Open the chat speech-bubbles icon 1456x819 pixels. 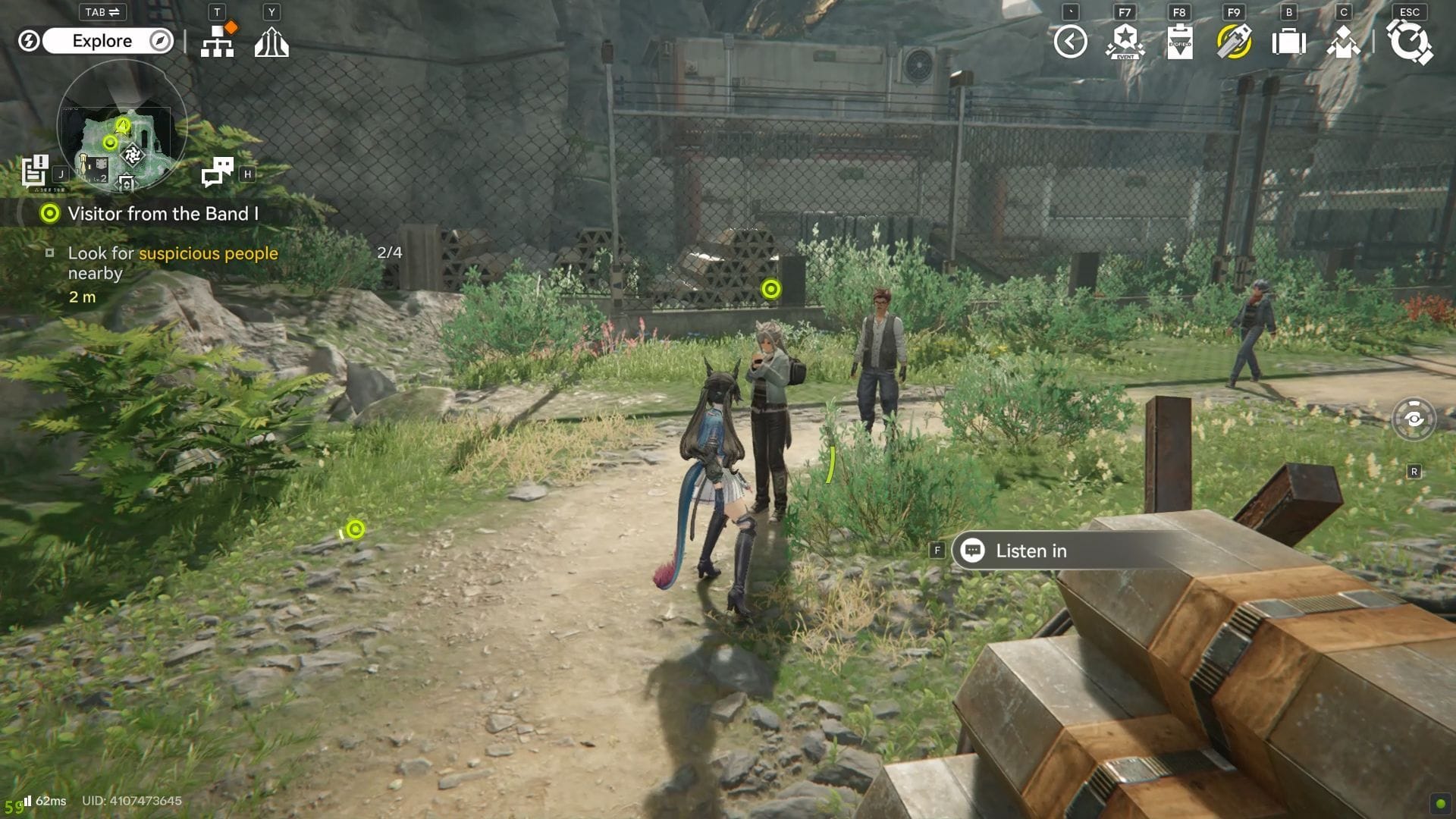(218, 172)
